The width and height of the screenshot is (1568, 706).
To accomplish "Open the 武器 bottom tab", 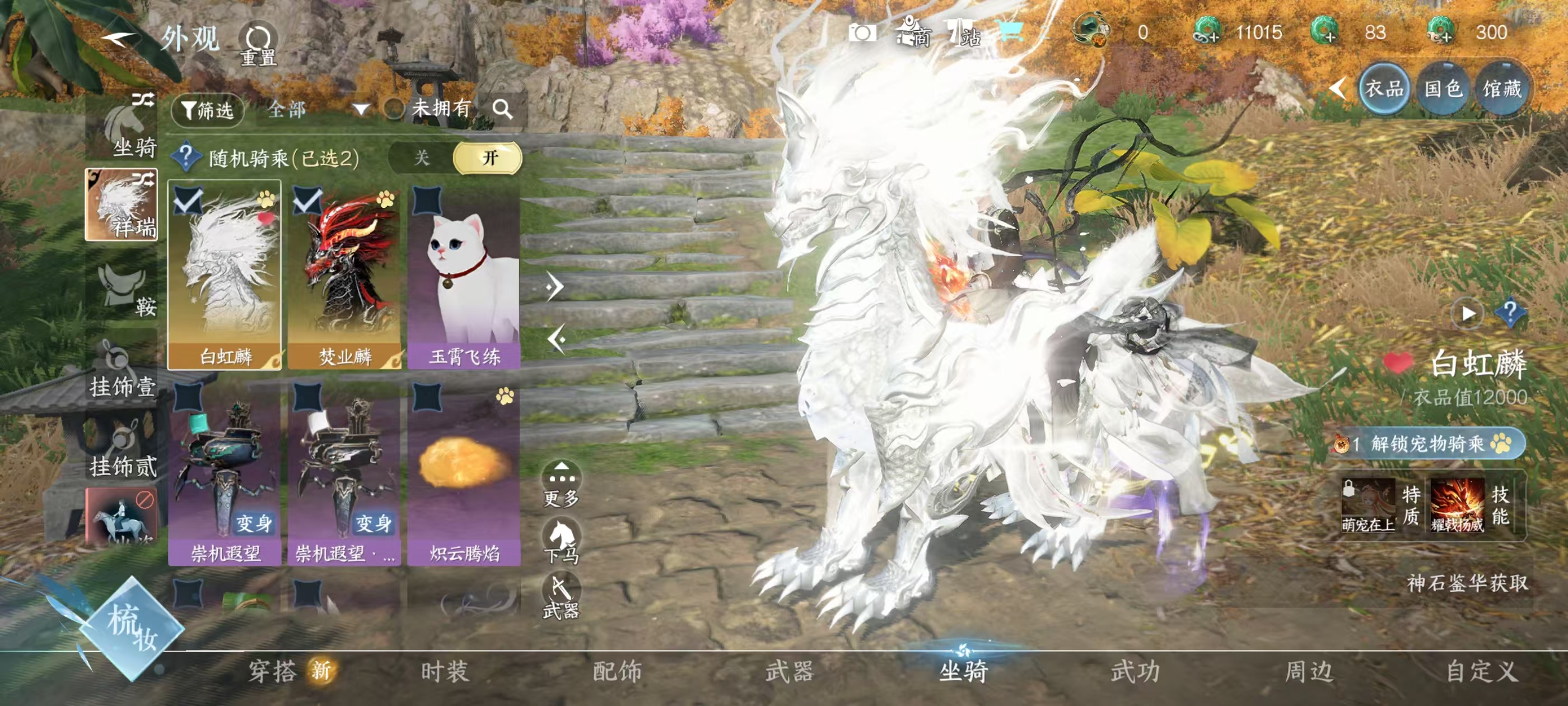I will (x=790, y=672).
